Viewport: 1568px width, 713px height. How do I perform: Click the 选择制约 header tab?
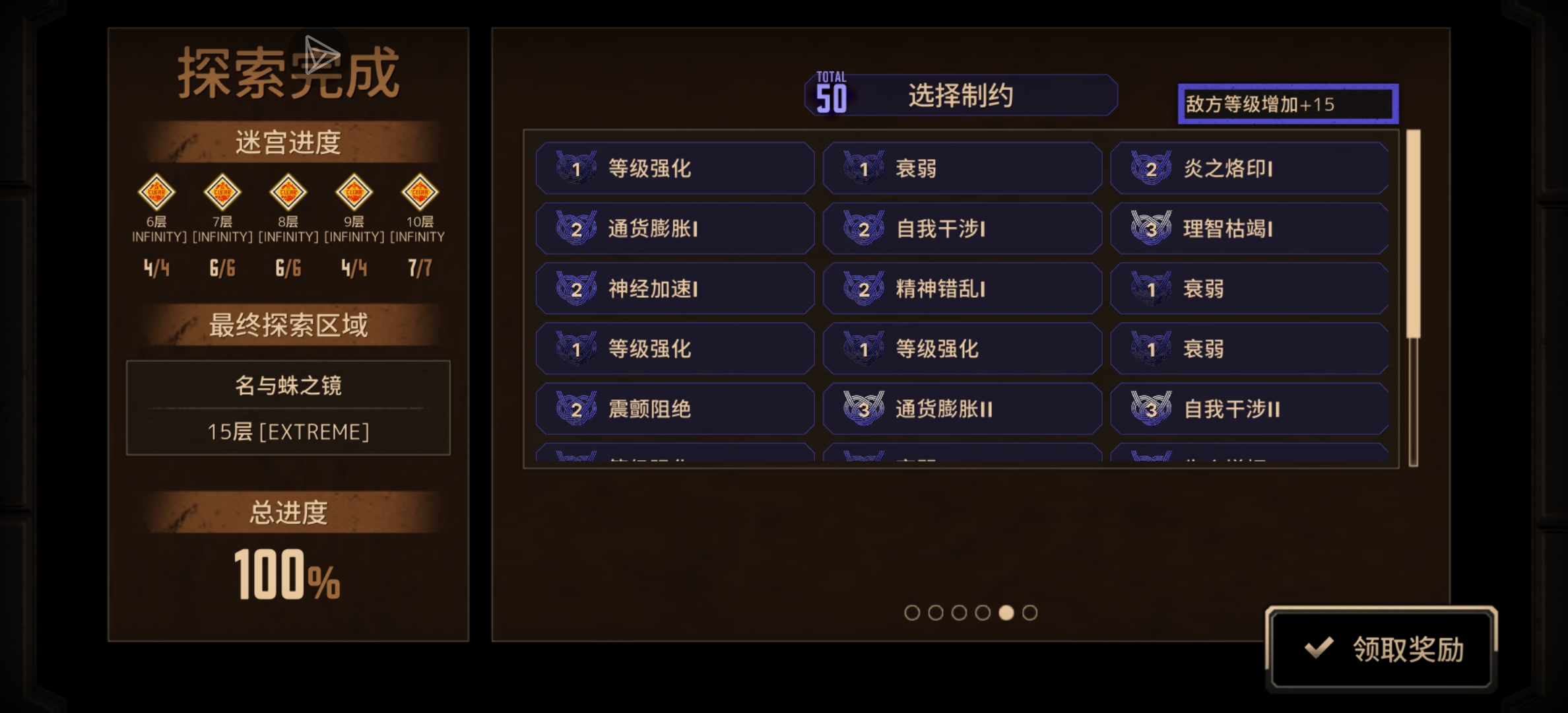(x=961, y=95)
